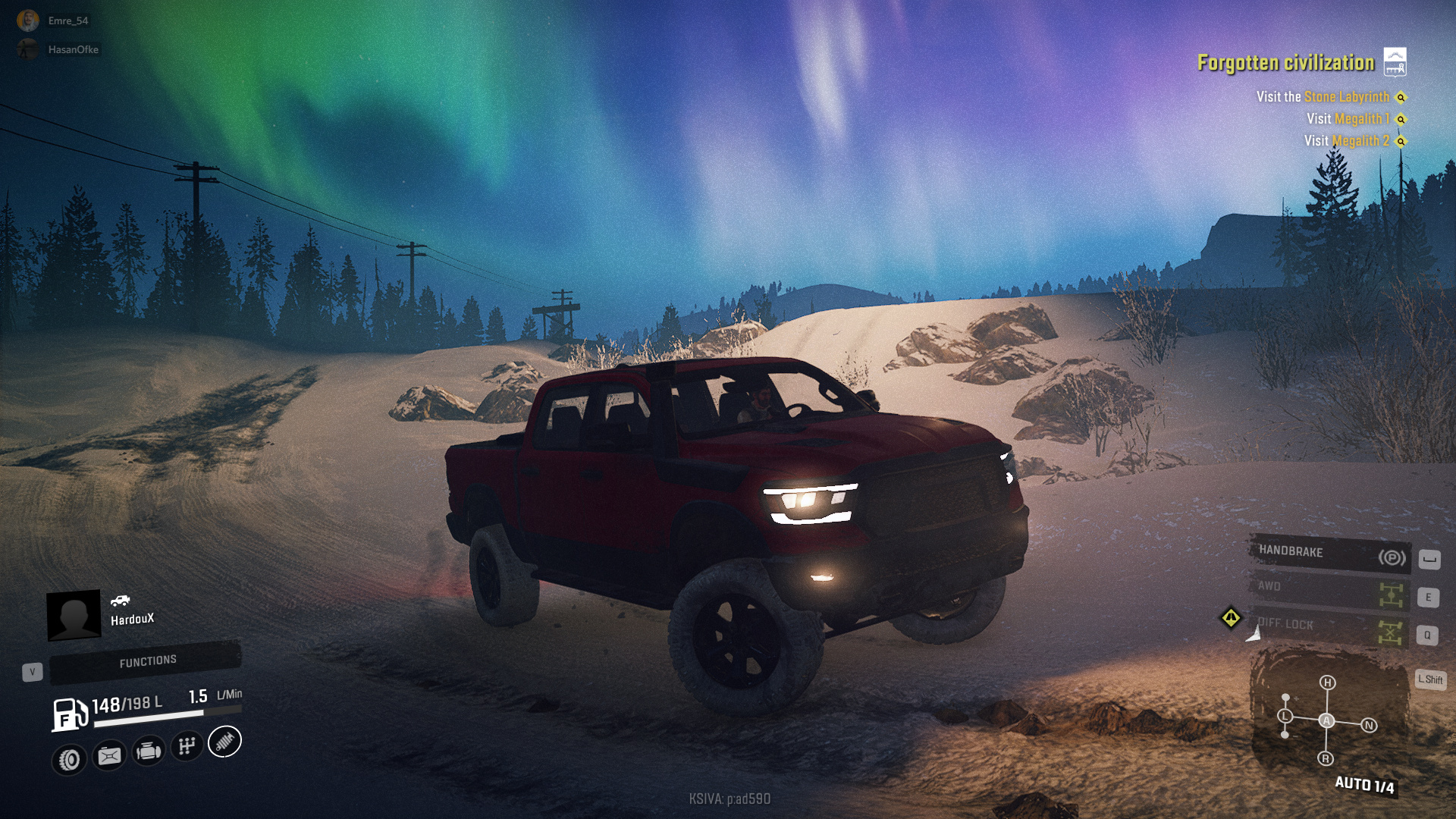Click the yellow road navigation marker
This screenshot has width=1456, height=819.
[1231, 618]
